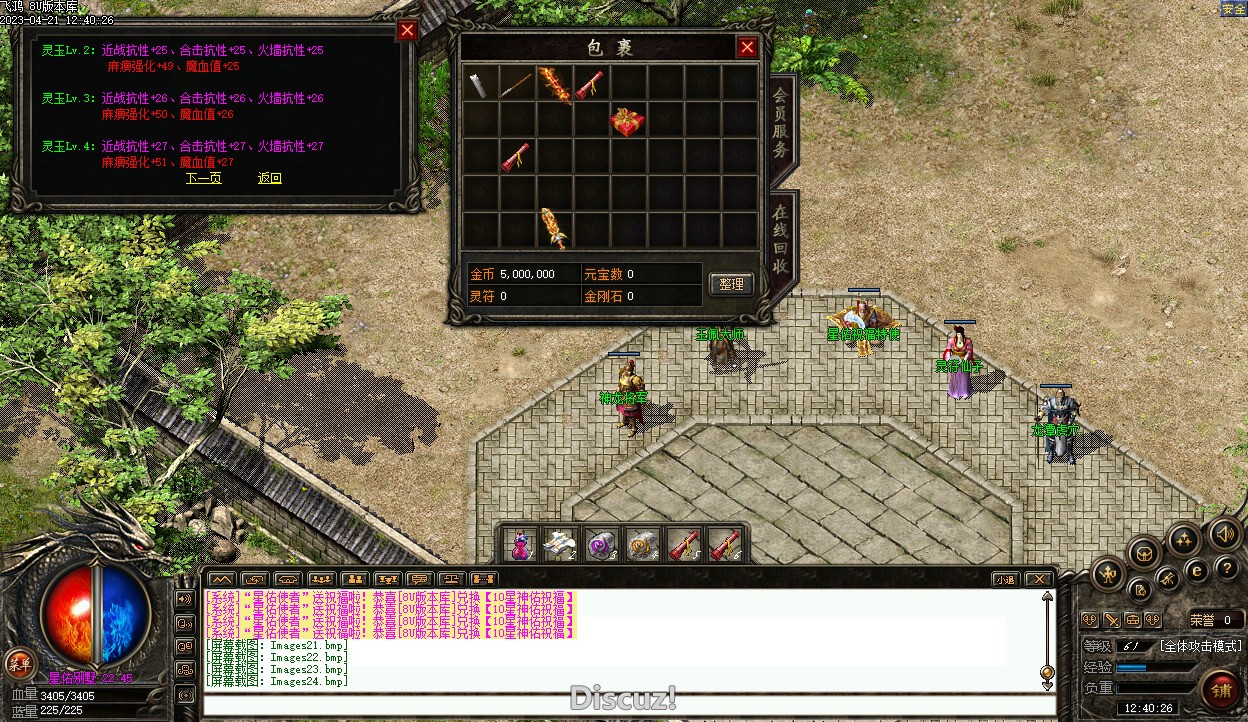The height and width of the screenshot is (722, 1248).
Task: Open the 会员服务 side tab
Action: coord(781,122)
